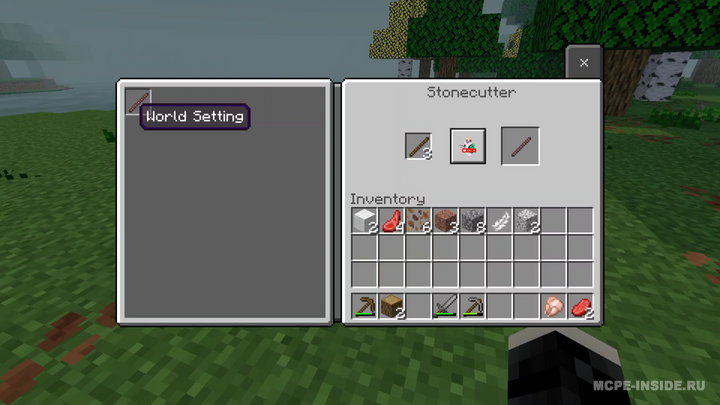Pick the raw chicken in the hotbar
The height and width of the screenshot is (405, 720).
tap(553, 306)
